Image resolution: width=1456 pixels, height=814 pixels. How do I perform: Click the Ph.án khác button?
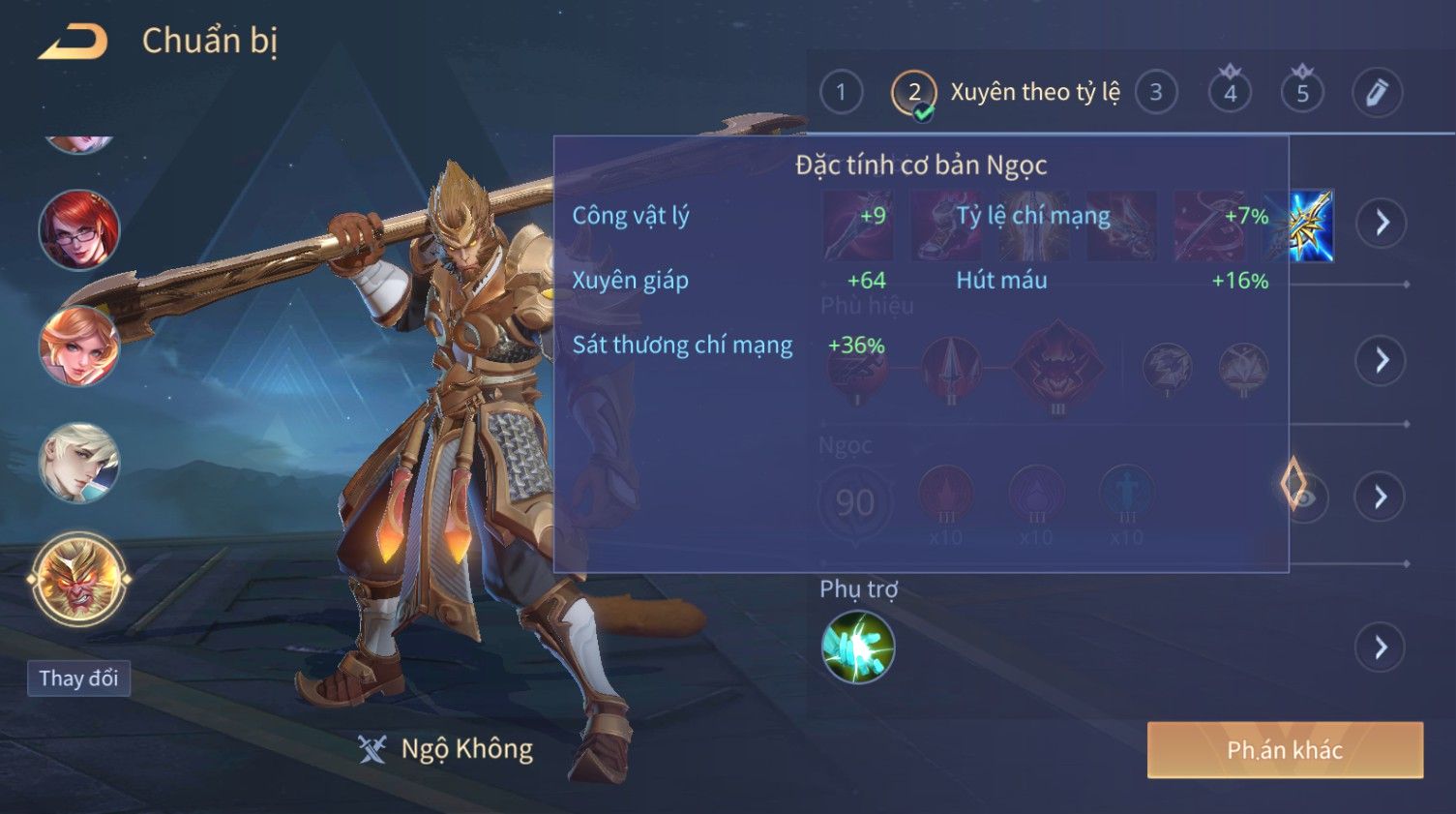click(x=1285, y=750)
